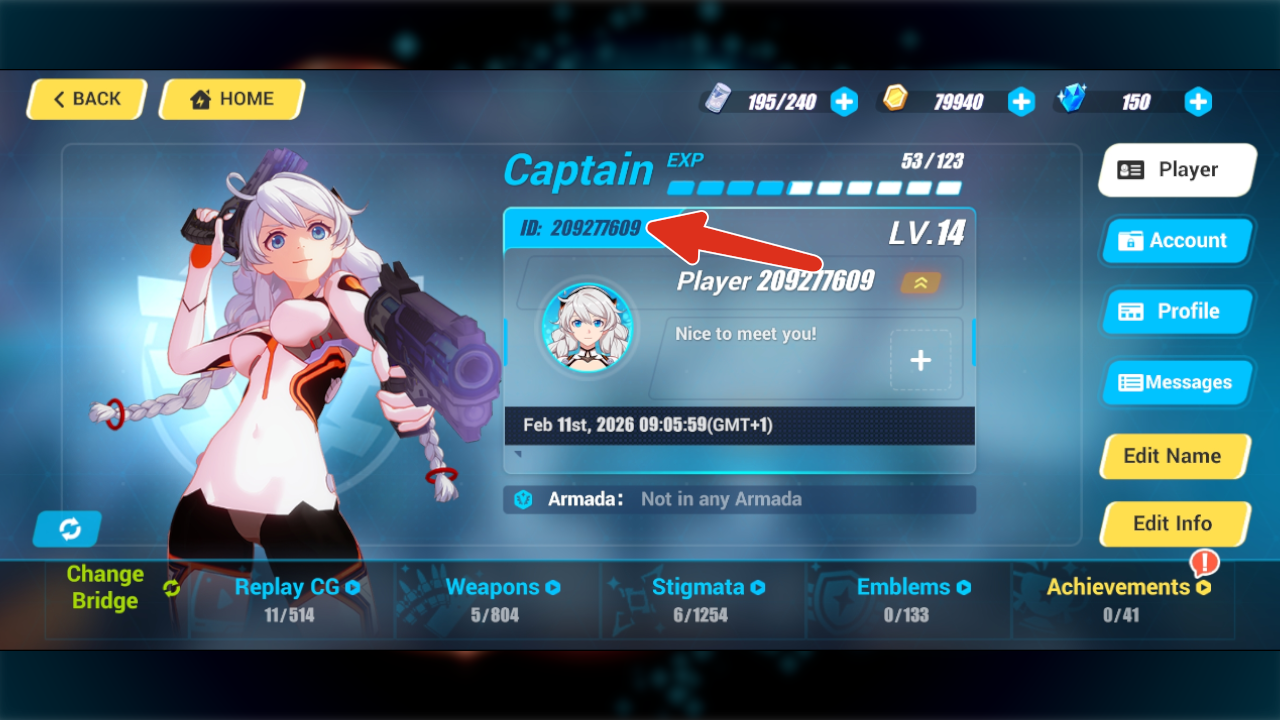Click the empty plus slot in signature box
Viewport: 1280px width, 720px height.
pyautogui.click(x=920, y=360)
